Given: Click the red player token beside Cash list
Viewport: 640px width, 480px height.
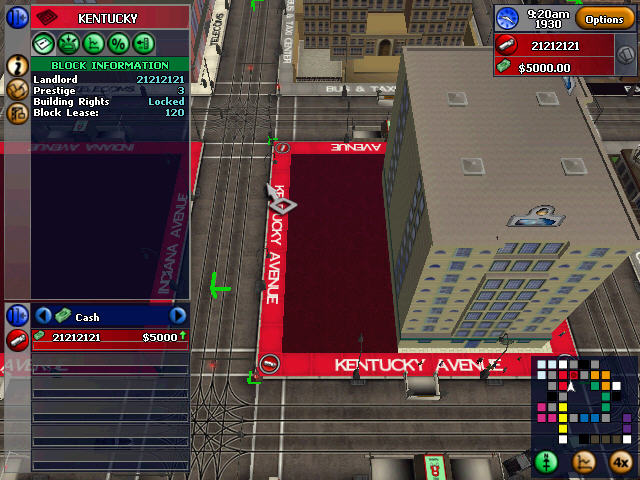Looking at the screenshot, I should coord(17,339).
